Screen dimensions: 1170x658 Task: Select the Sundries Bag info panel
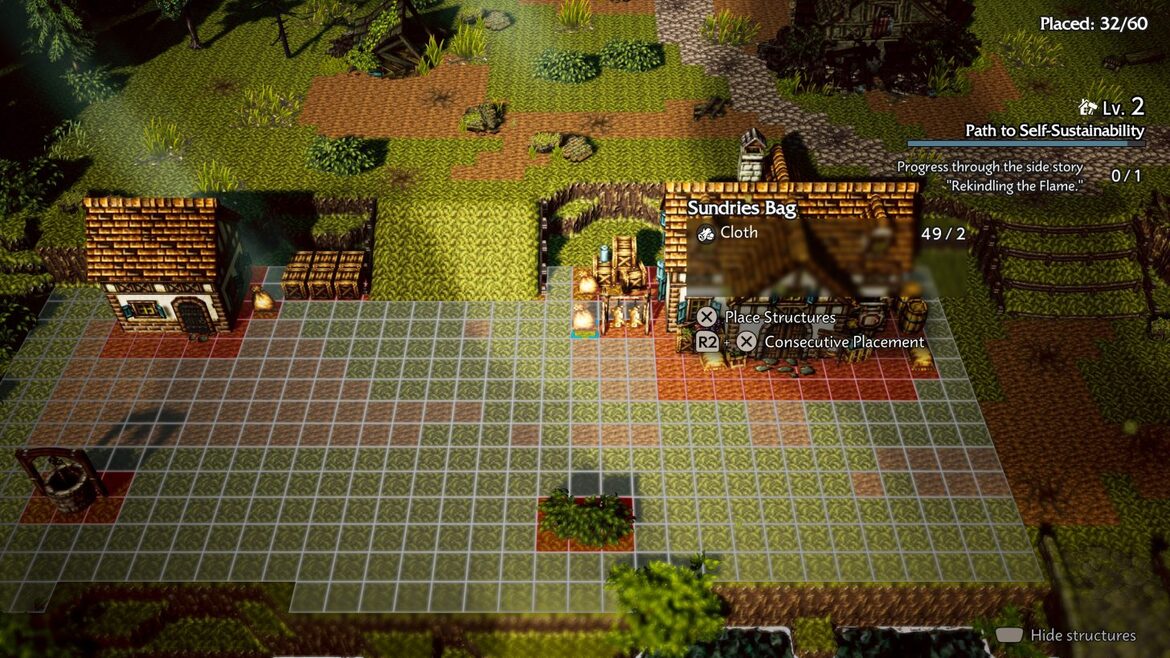point(741,208)
